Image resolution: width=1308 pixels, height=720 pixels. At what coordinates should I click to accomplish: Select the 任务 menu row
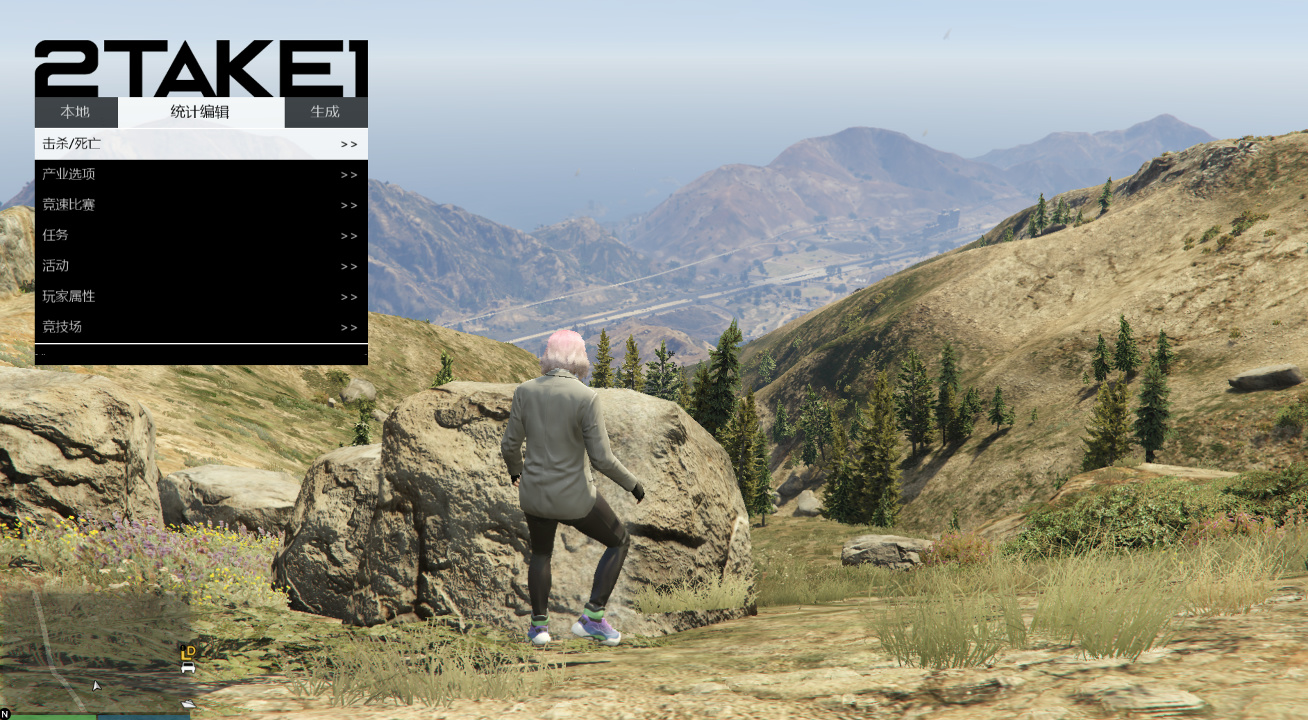pyautogui.click(x=200, y=236)
